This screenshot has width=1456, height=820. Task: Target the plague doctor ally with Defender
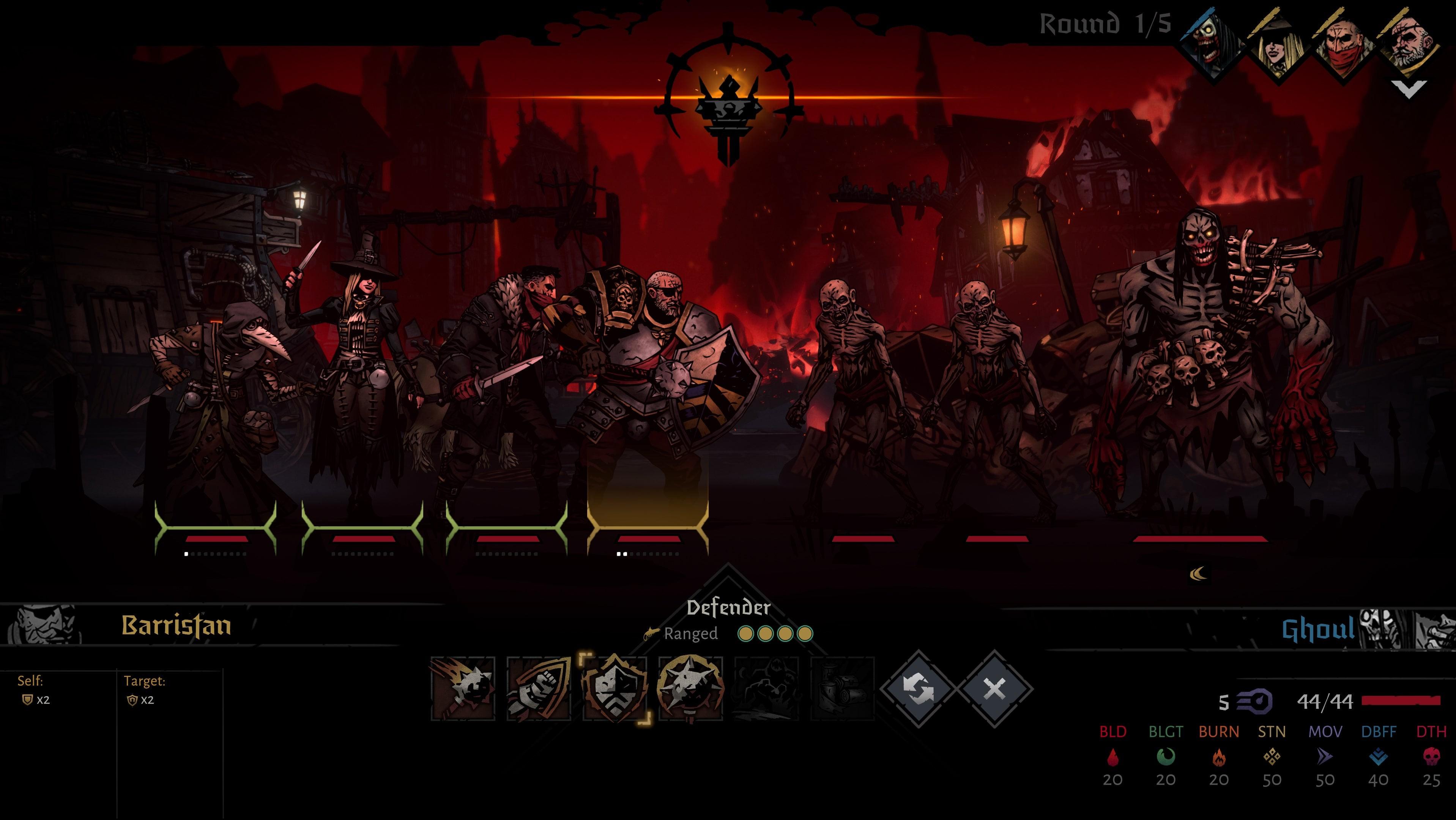coord(215,396)
